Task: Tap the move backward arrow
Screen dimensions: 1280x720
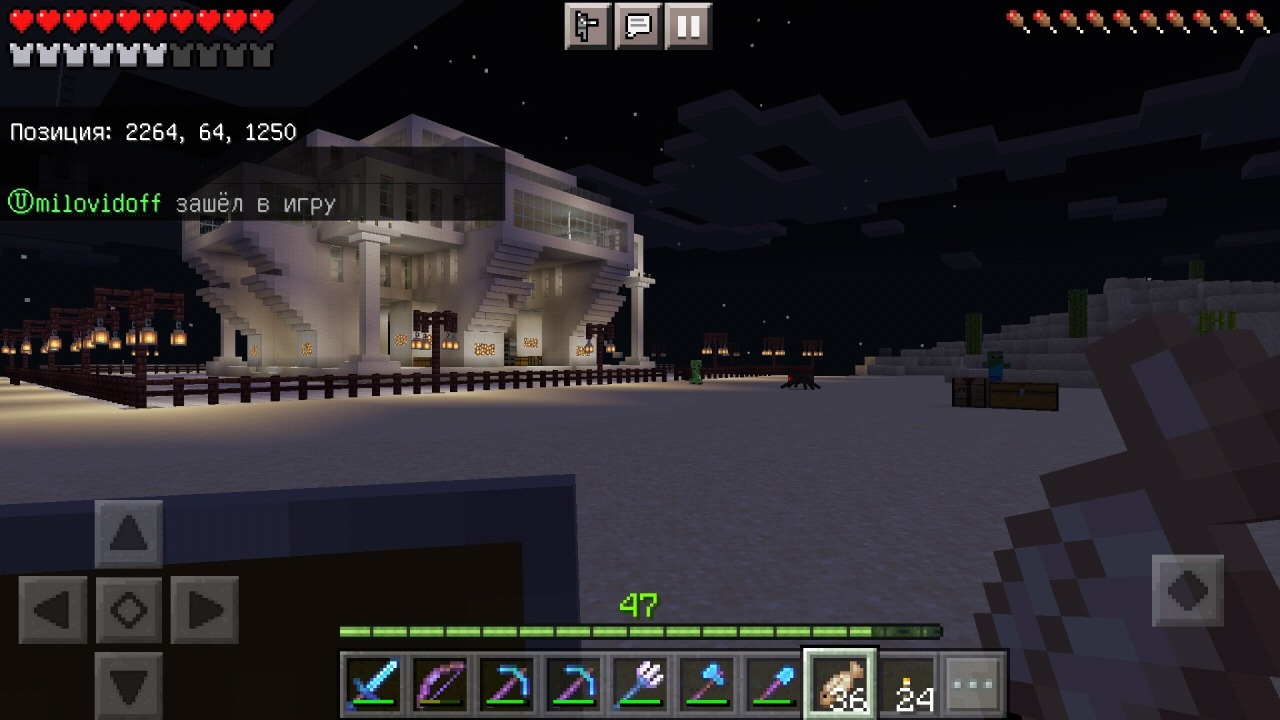Action: point(129,685)
